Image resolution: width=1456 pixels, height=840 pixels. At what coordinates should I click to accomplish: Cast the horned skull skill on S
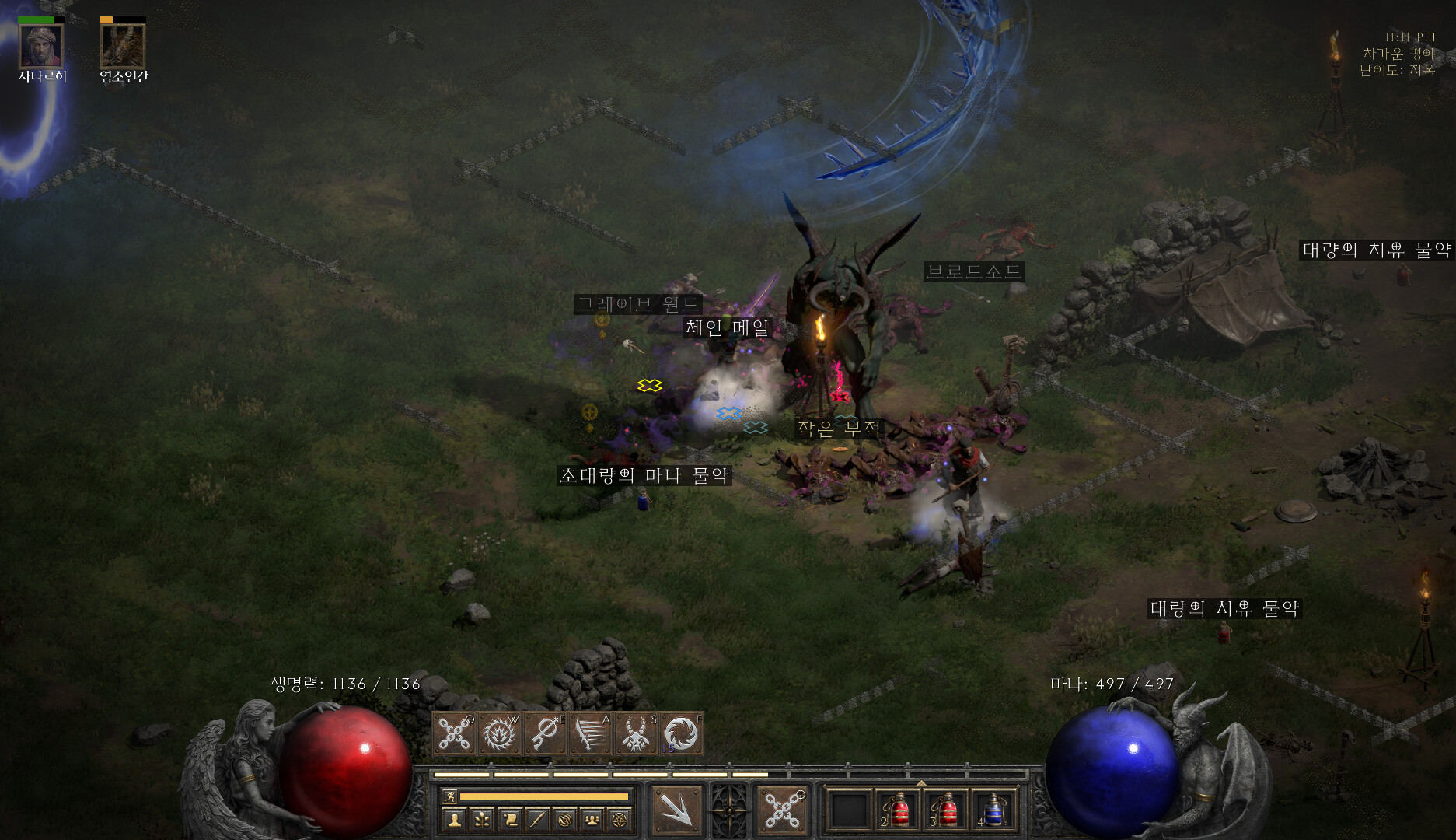pos(636,733)
